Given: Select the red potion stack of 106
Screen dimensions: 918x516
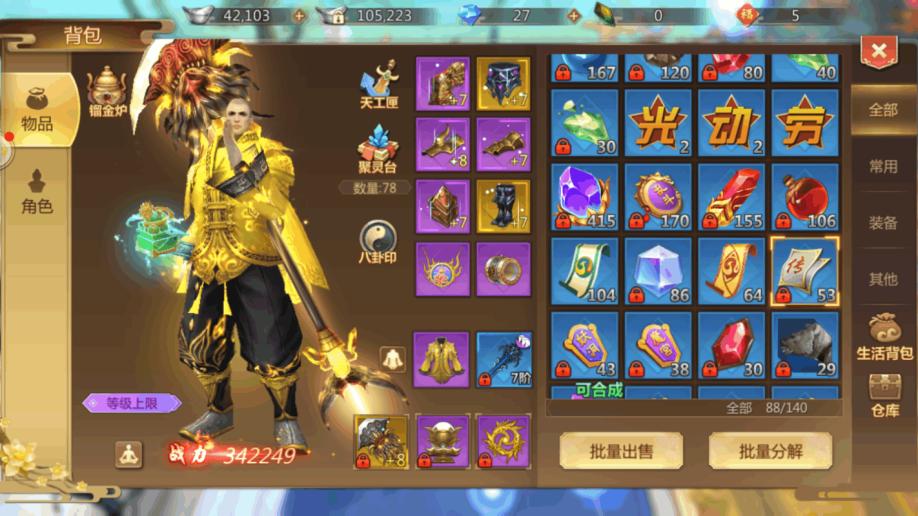Looking at the screenshot, I should point(805,196).
